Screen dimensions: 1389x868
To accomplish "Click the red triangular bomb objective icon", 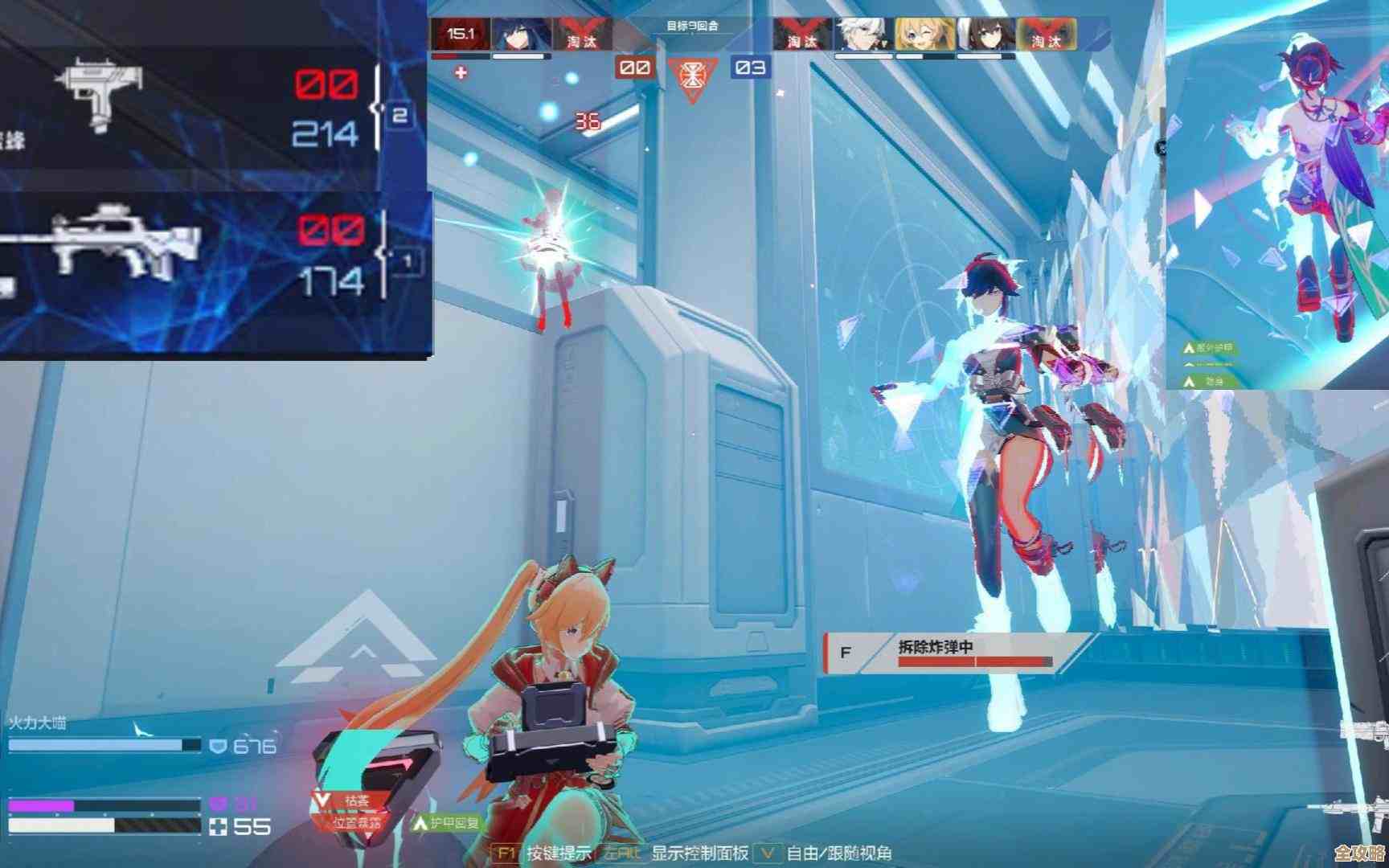I will [690, 78].
